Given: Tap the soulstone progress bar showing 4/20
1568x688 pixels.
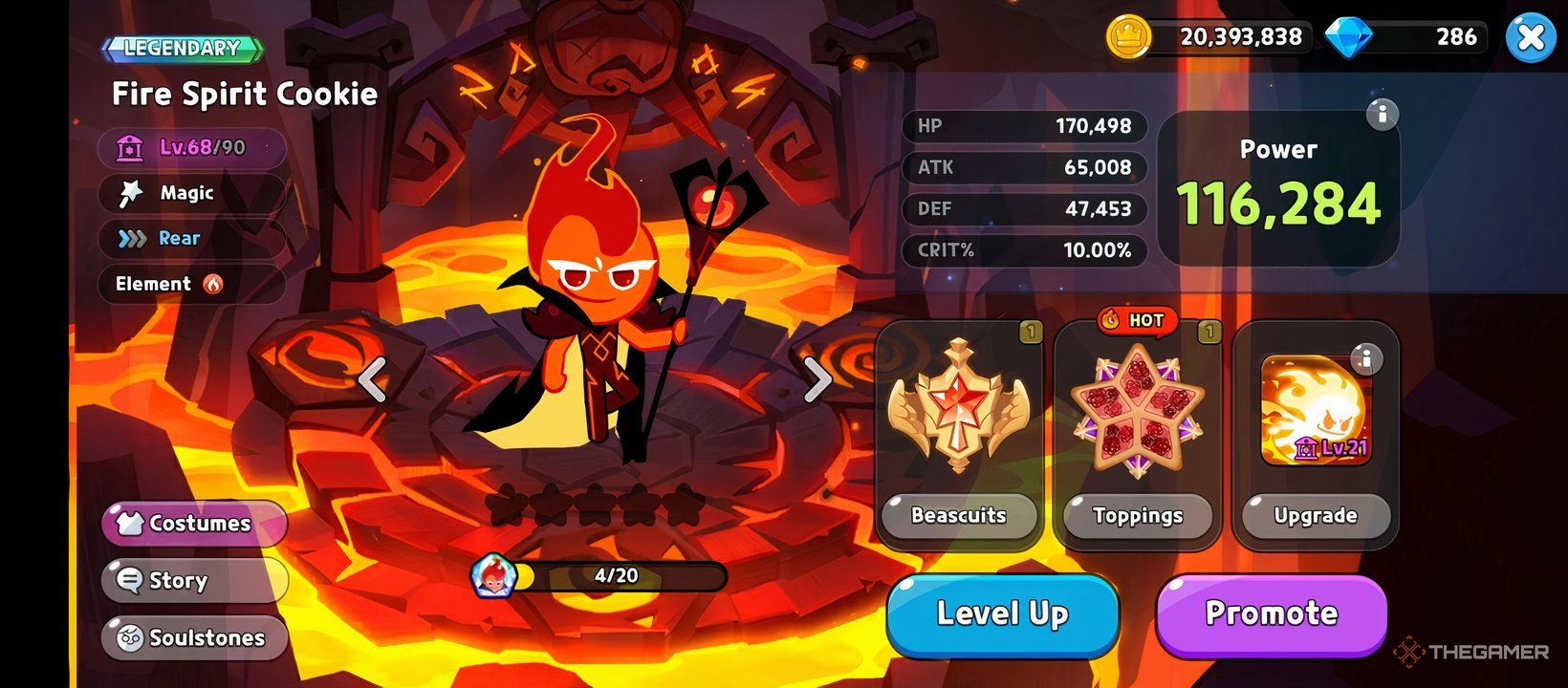Looking at the screenshot, I should [617, 576].
